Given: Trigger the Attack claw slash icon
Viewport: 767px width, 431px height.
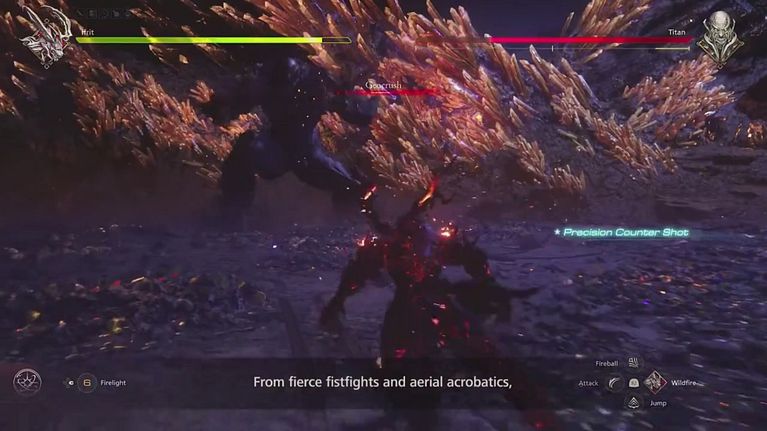Looking at the screenshot, I should [614, 383].
